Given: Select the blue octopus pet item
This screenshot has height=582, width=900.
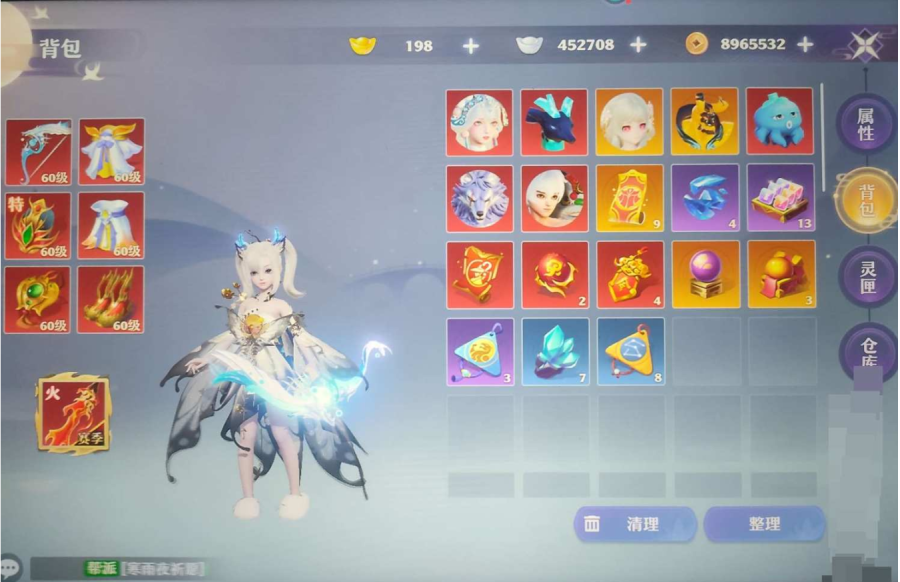Looking at the screenshot, I should coord(780,122).
